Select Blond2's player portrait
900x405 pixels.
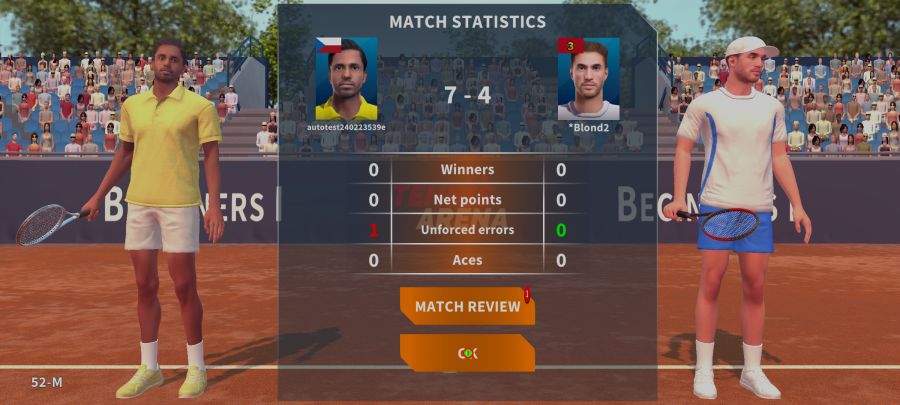coord(588,79)
